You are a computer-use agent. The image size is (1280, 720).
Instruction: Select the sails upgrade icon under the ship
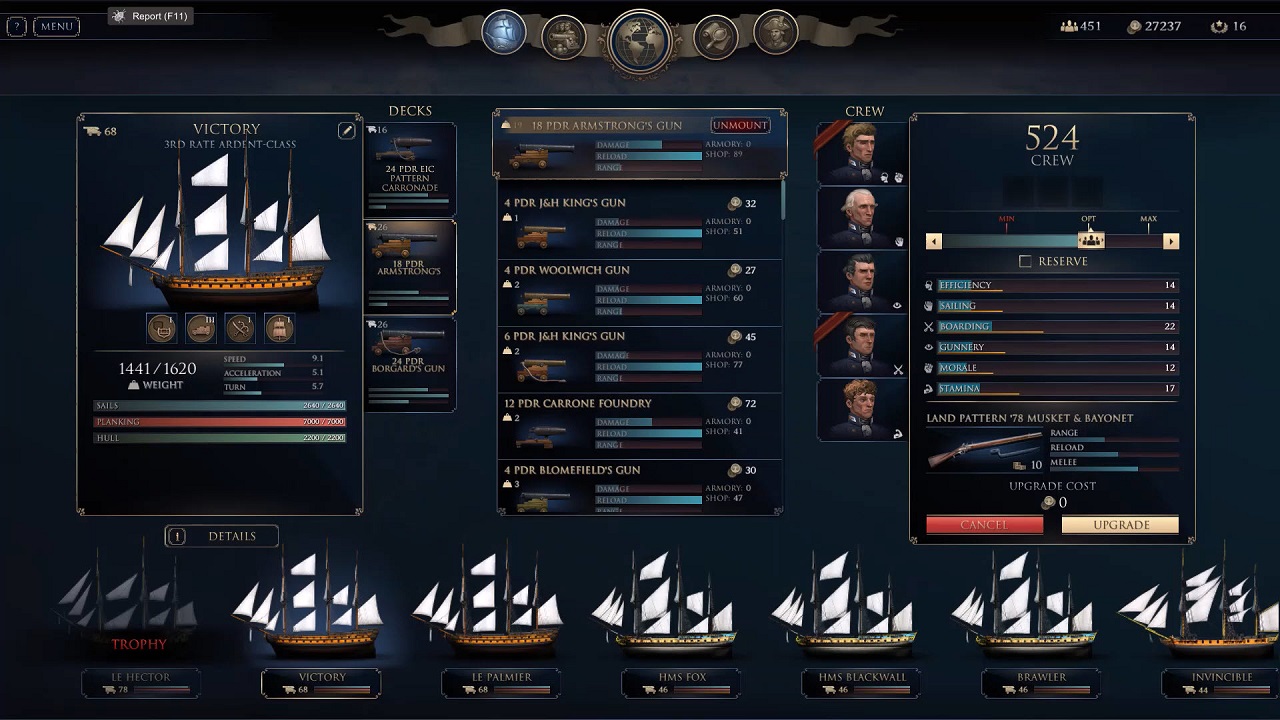279,328
